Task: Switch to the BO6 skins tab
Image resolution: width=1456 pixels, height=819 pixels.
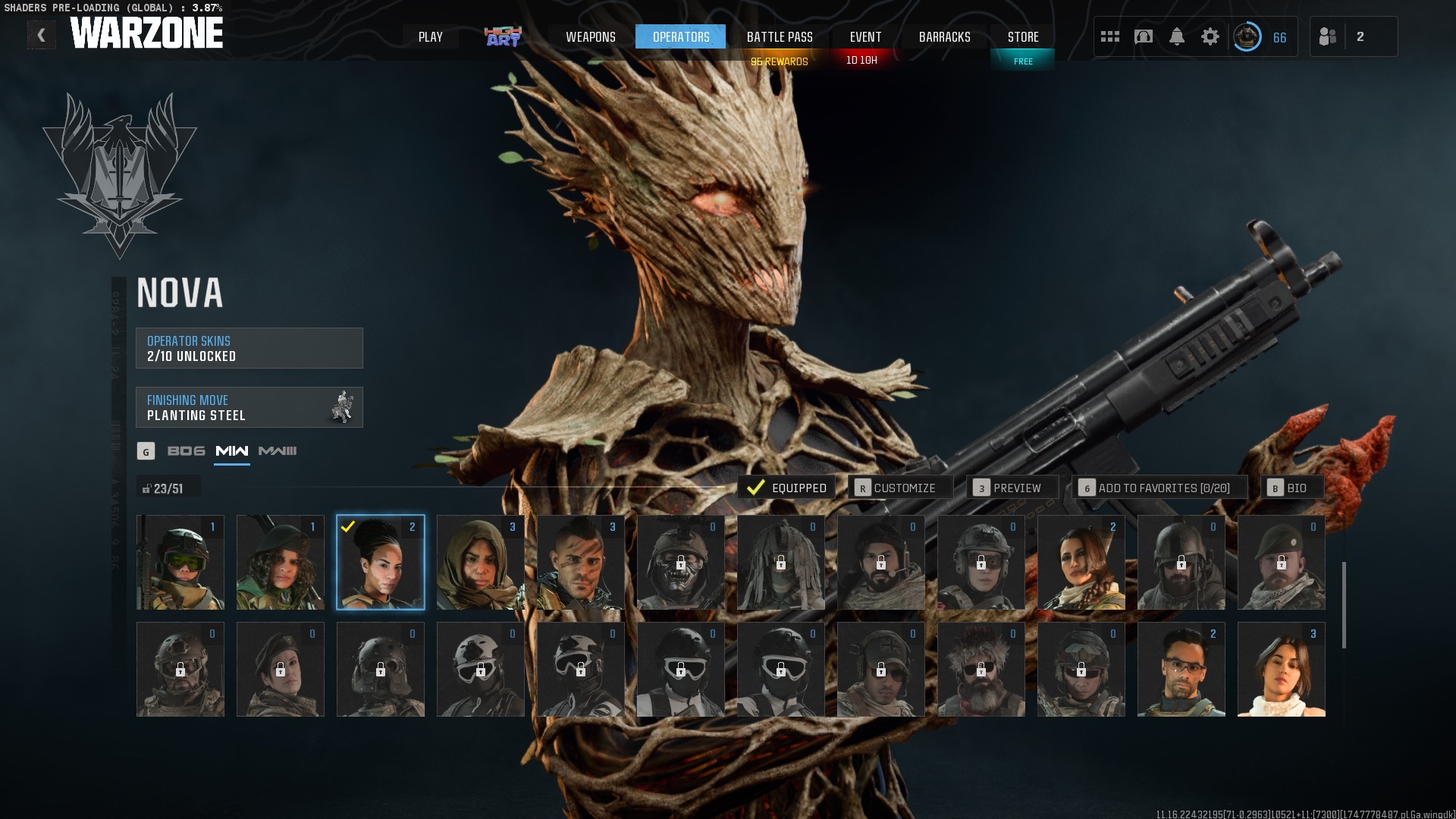Action: point(185,450)
